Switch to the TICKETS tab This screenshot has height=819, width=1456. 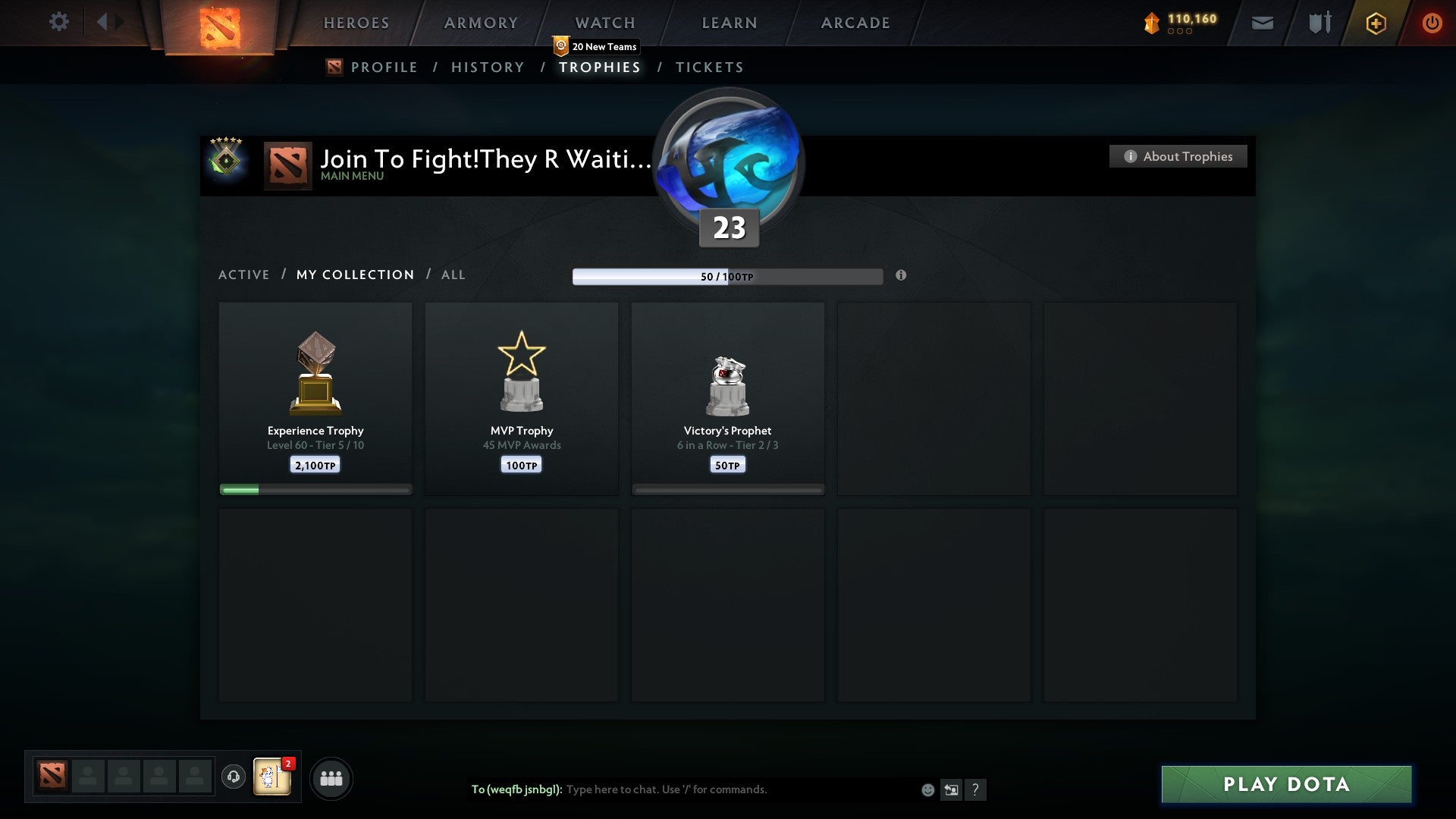(x=708, y=67)
